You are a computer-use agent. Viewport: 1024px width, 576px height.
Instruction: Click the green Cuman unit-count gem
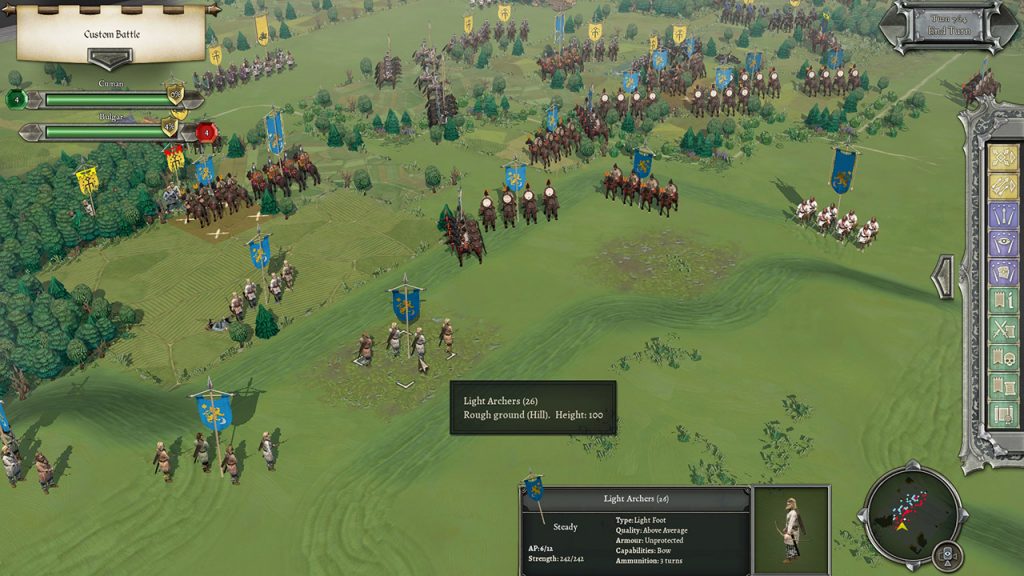pos(15,99)
